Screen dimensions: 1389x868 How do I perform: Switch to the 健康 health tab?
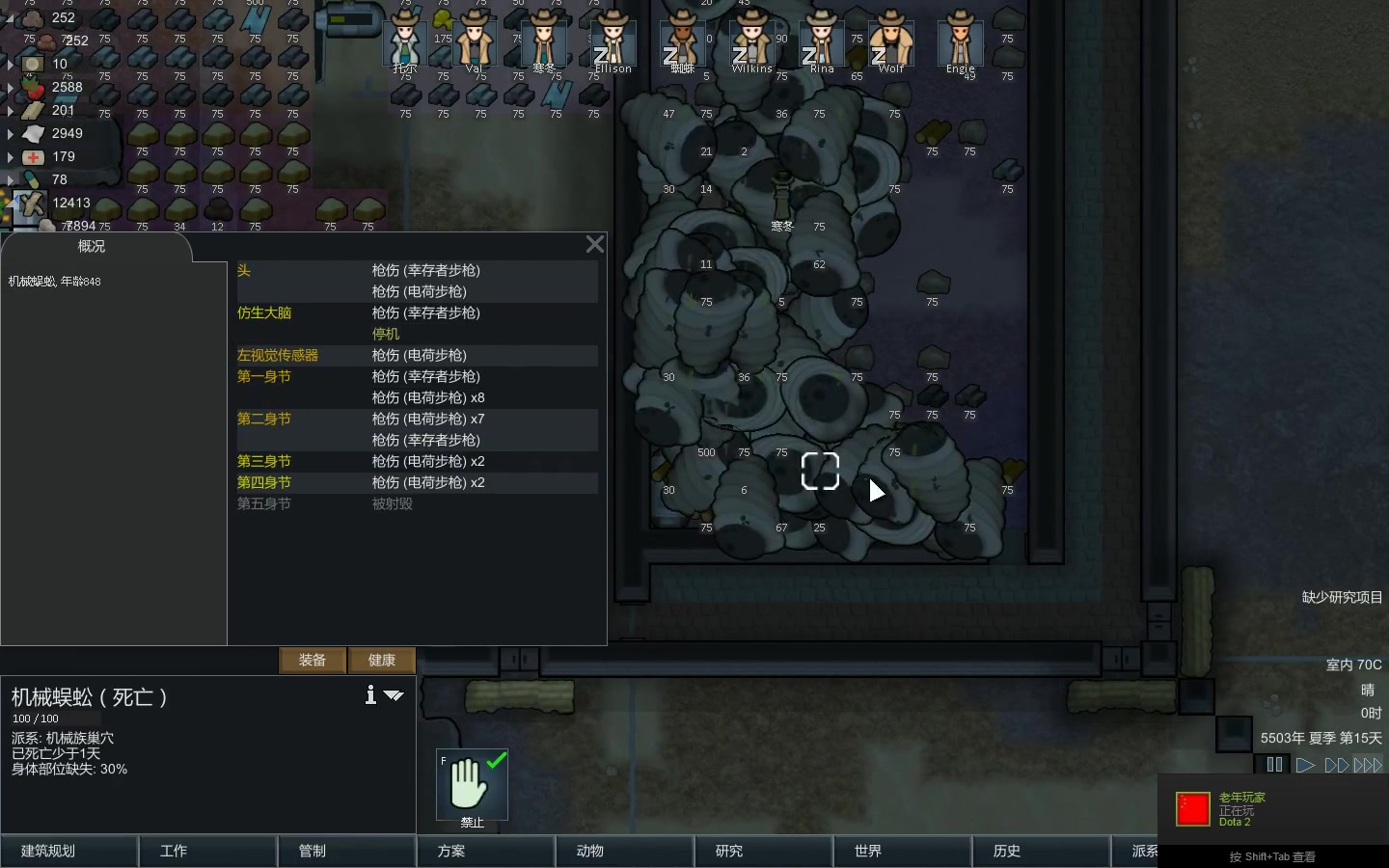point(382,660)
